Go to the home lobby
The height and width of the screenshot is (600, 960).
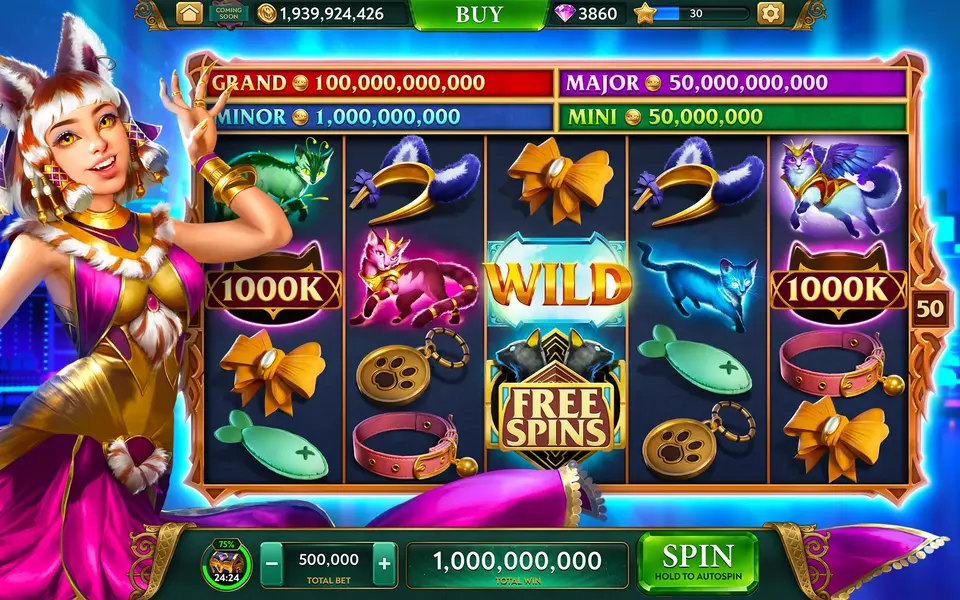[x=189, y=13]
